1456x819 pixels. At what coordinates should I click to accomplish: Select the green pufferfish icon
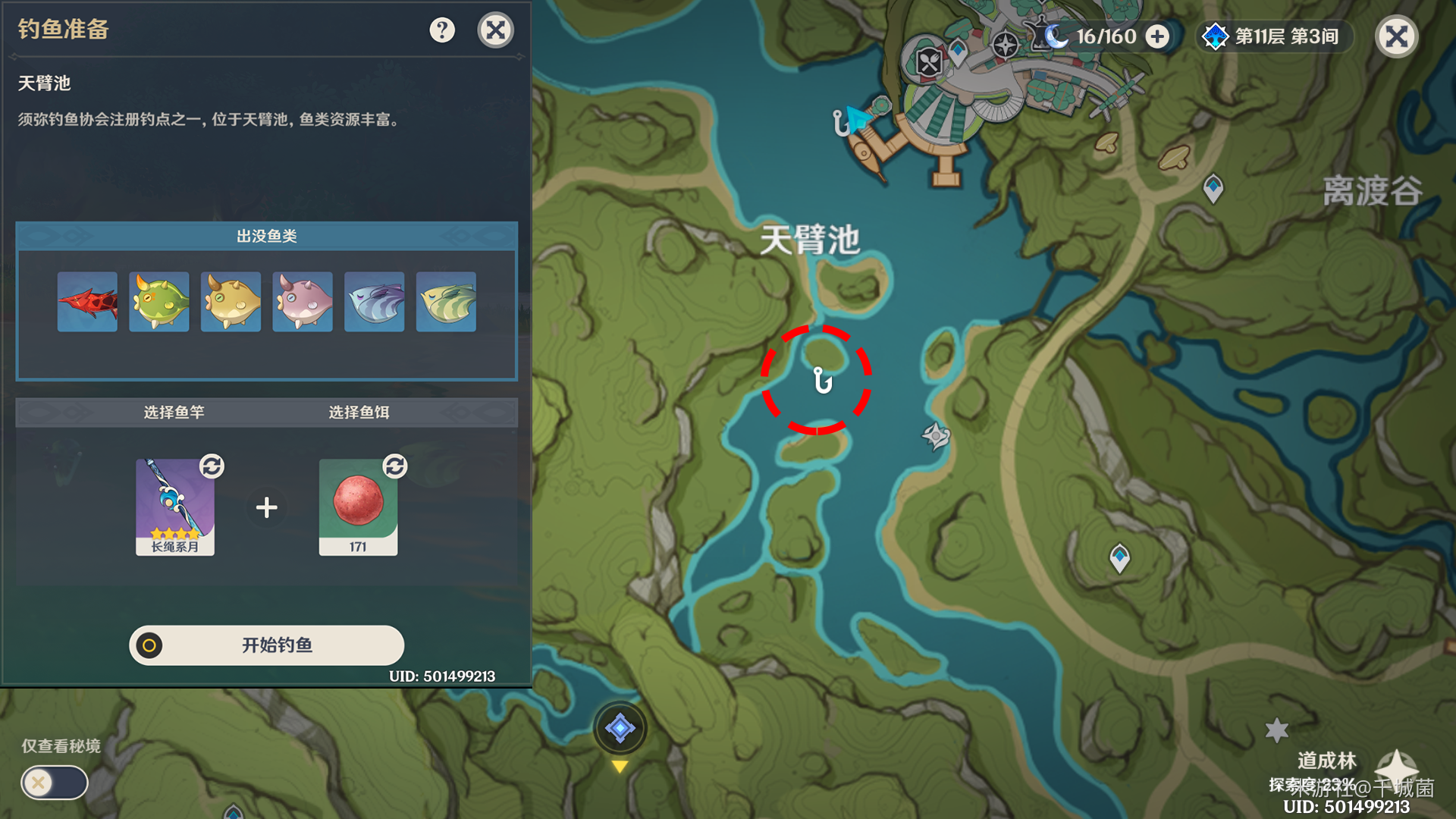coord(159,302)
